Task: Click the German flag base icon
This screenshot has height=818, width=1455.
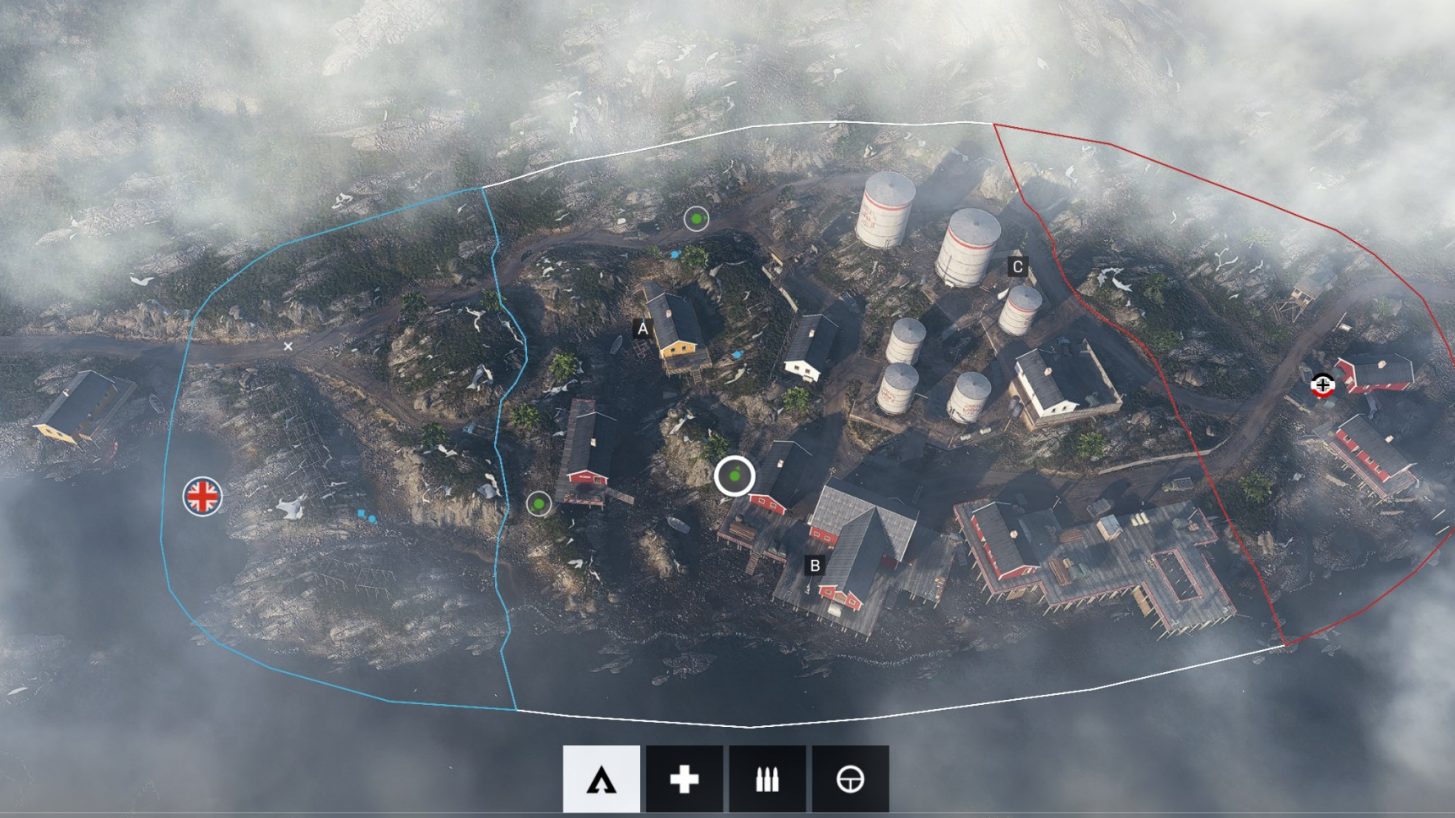Action: coord(1322,383)
